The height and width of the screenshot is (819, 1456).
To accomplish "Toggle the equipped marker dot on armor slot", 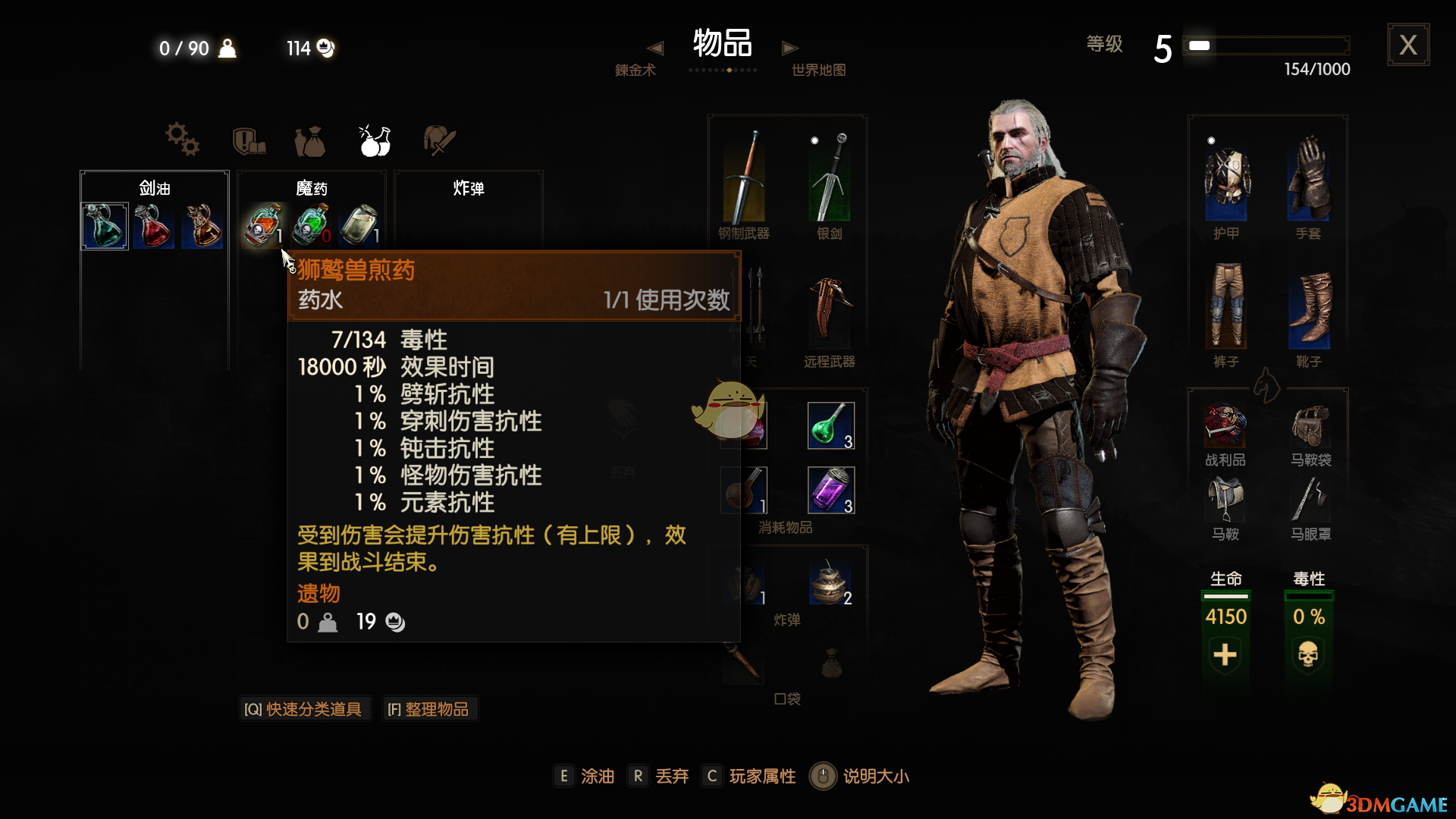I will 1211,140.
